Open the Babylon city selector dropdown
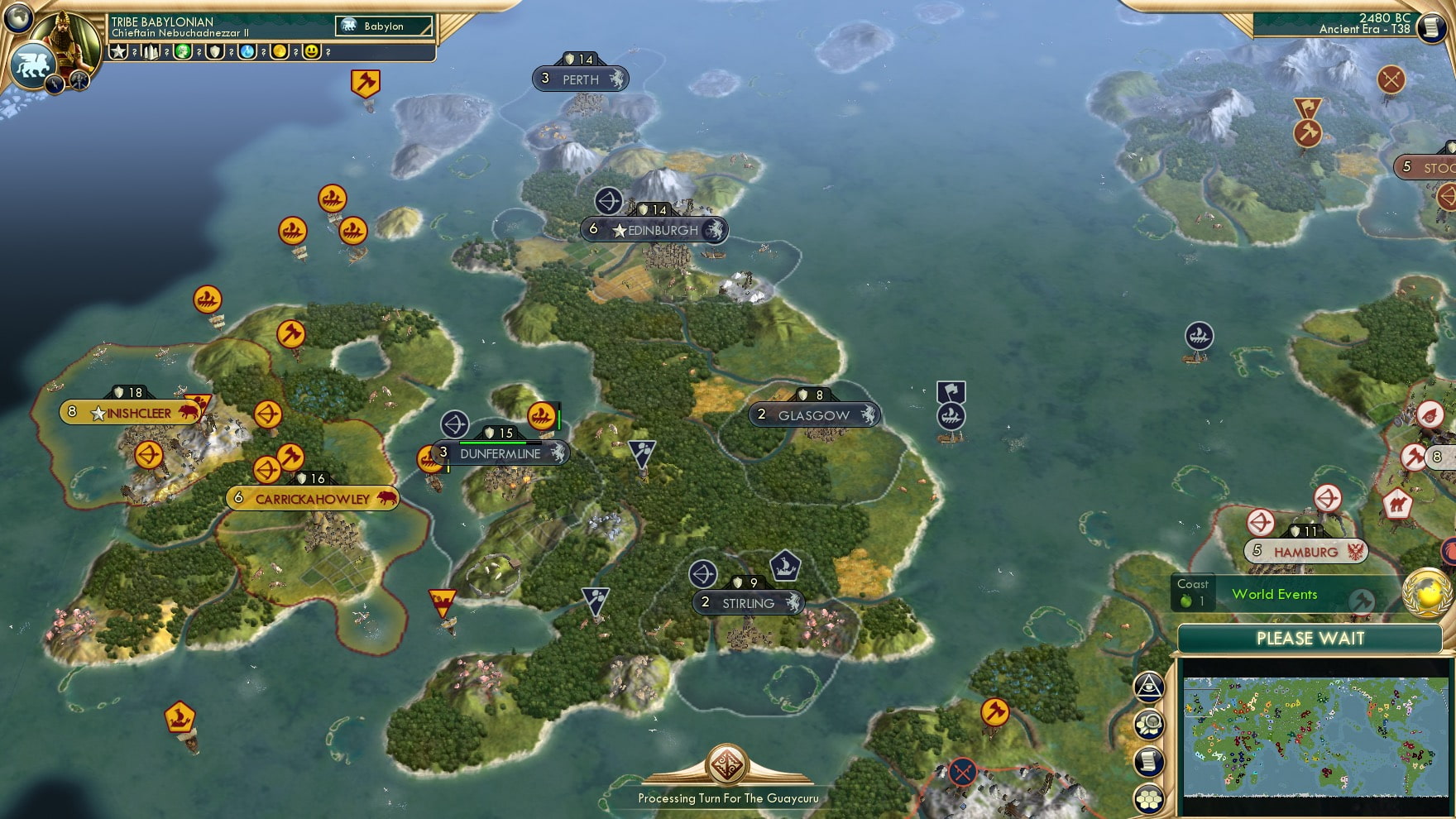 click(x=382, y=26)
